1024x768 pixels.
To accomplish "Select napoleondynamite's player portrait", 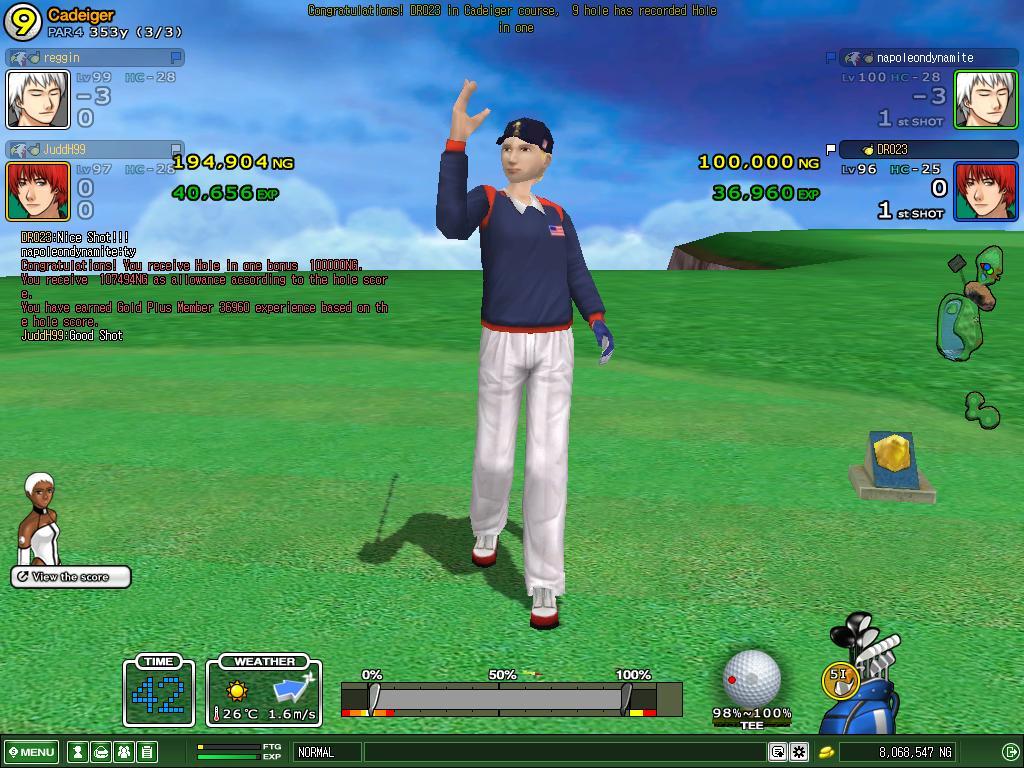I will coord(985,99).
